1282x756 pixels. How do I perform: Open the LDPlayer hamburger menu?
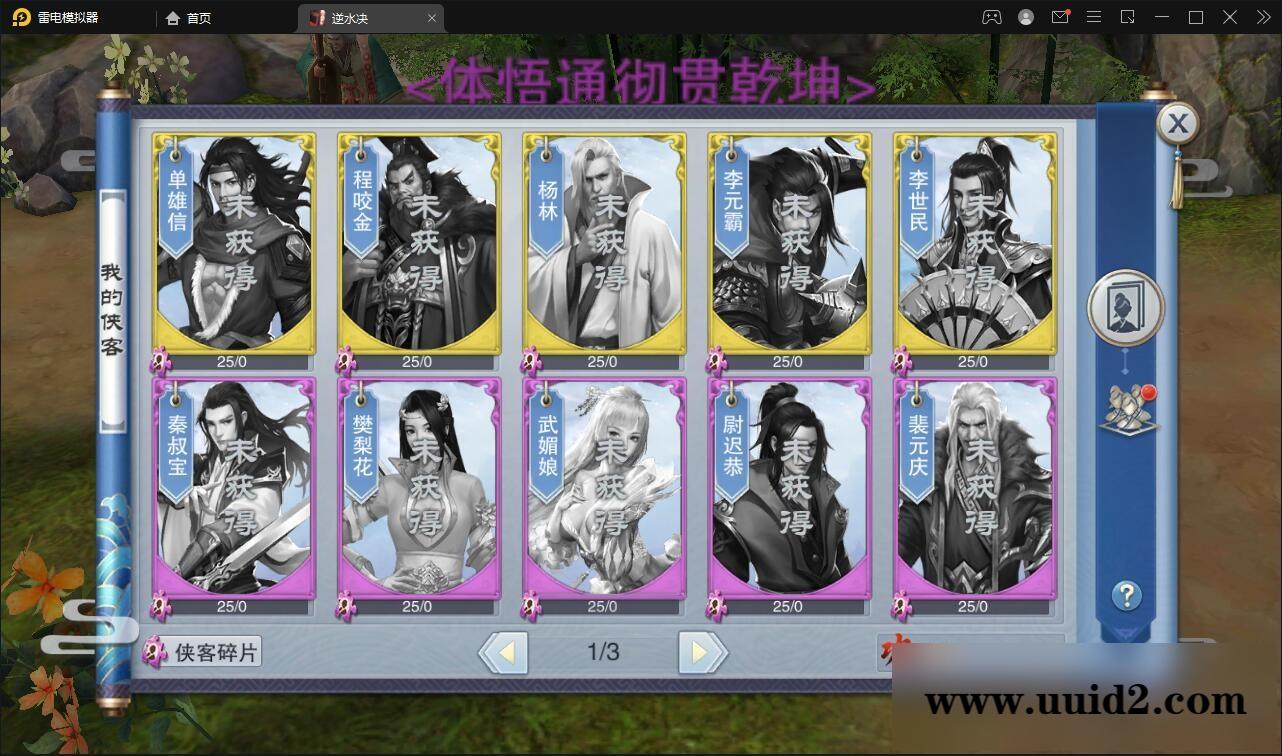(1094, 17)
